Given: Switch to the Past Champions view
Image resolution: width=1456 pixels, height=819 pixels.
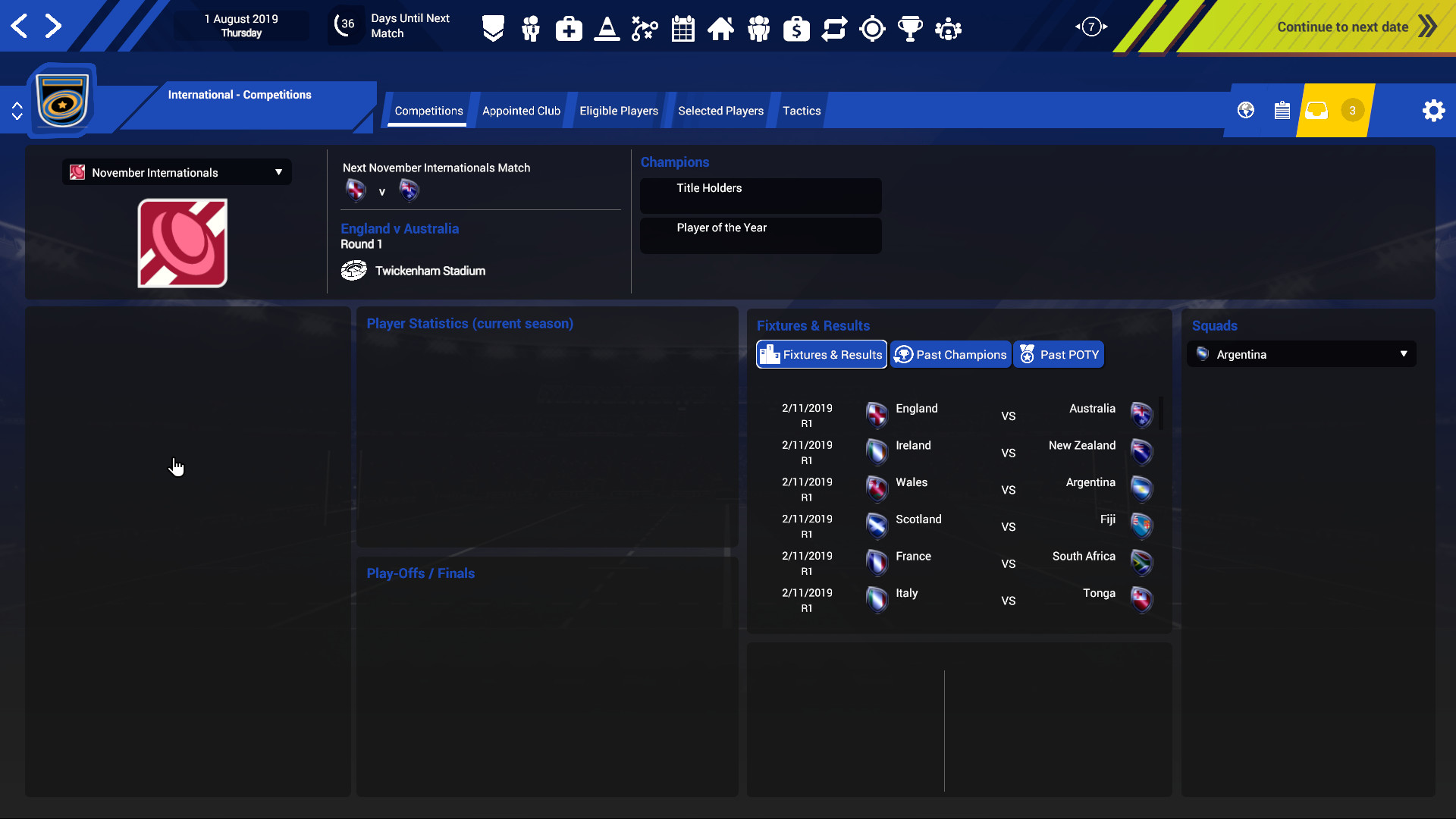Looking at the screenshot, I should point(950,354).
